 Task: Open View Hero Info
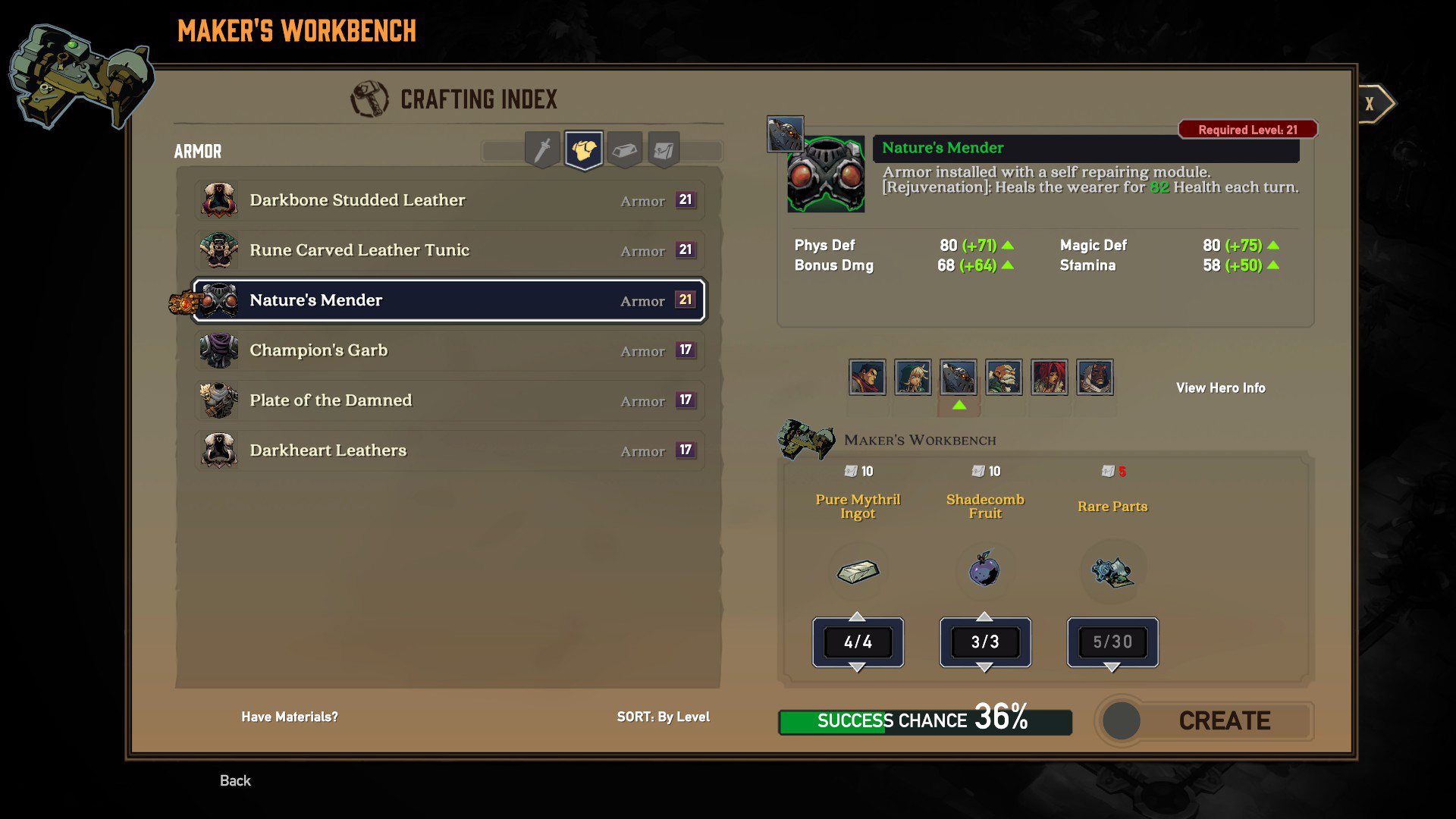(1219, 388)
